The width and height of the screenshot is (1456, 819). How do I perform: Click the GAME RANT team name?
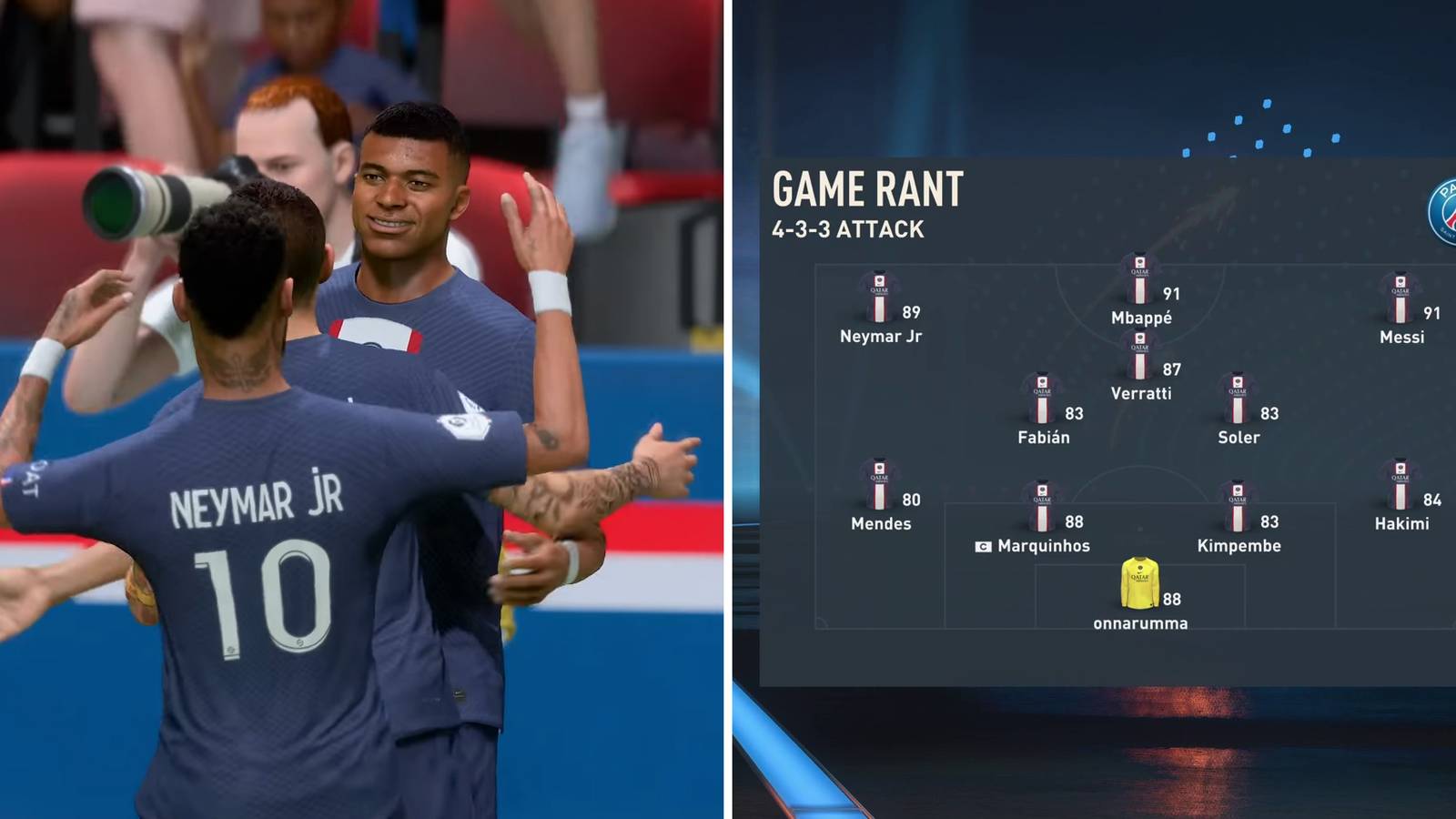point(869,190)
